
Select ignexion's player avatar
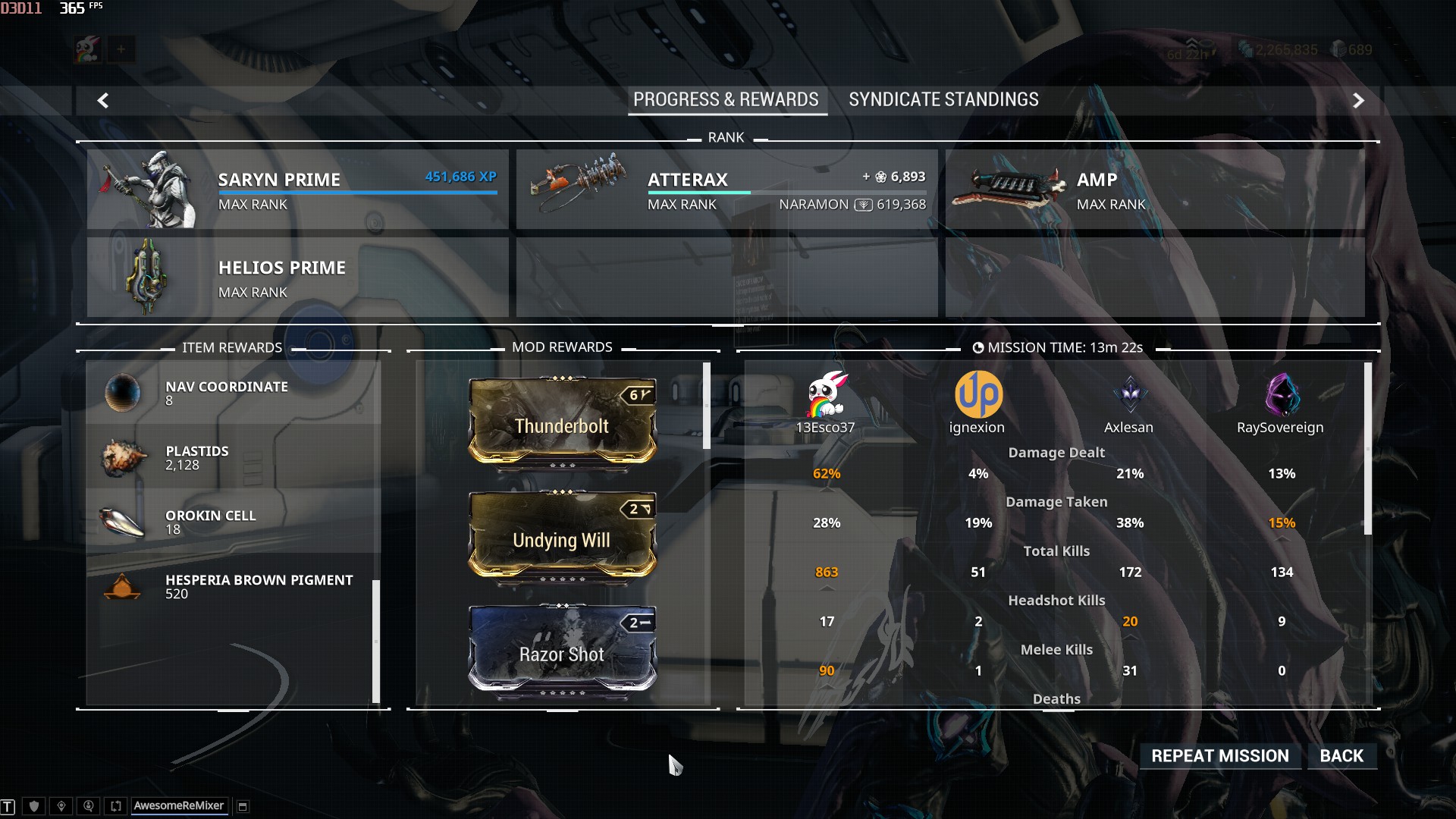pyautogui.click(x=978, y=394)
